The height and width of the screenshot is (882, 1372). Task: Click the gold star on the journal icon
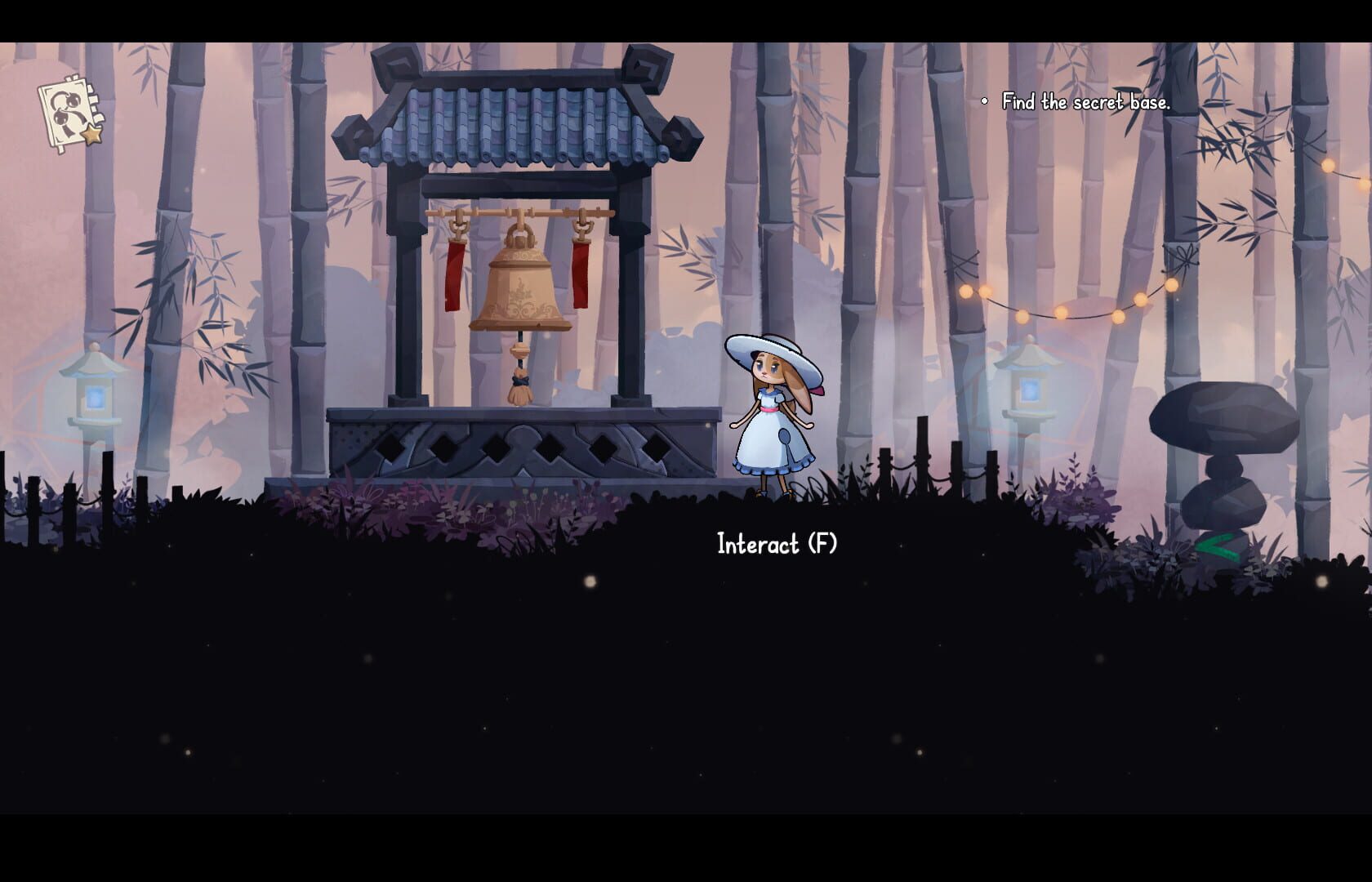[91, 135]
